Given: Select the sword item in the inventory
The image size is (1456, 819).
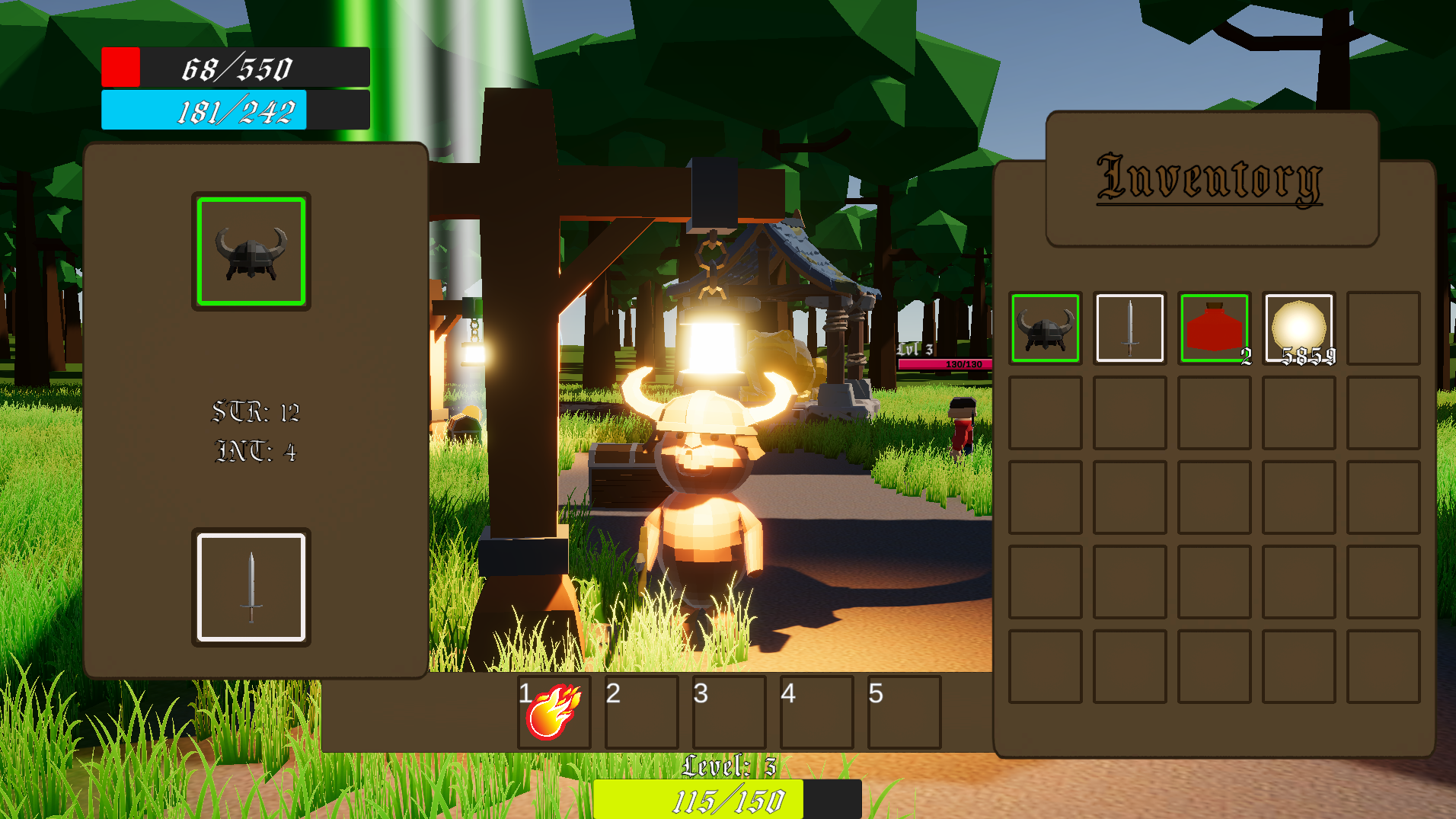Looking at the screenshot, I should coord(1129,328).
